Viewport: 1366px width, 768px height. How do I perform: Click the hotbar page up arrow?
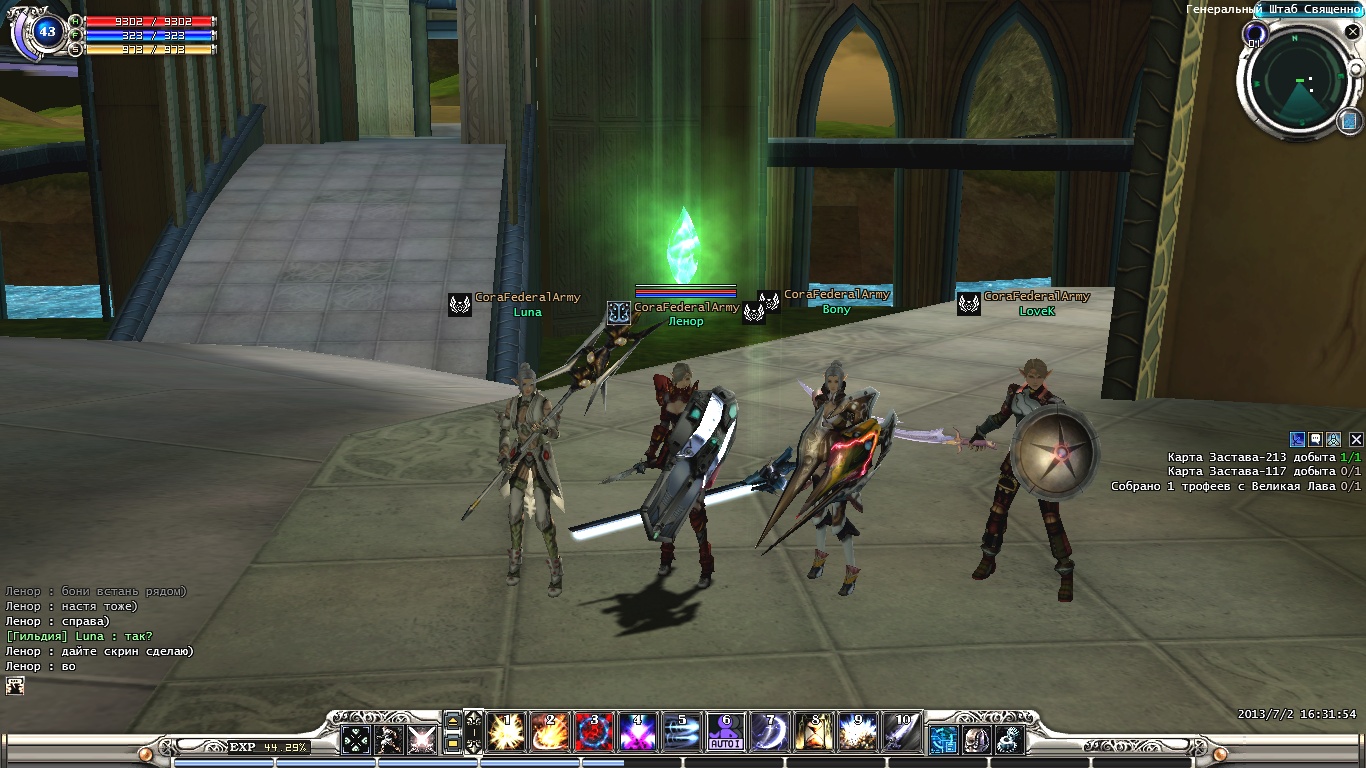[x=453, y=720]
